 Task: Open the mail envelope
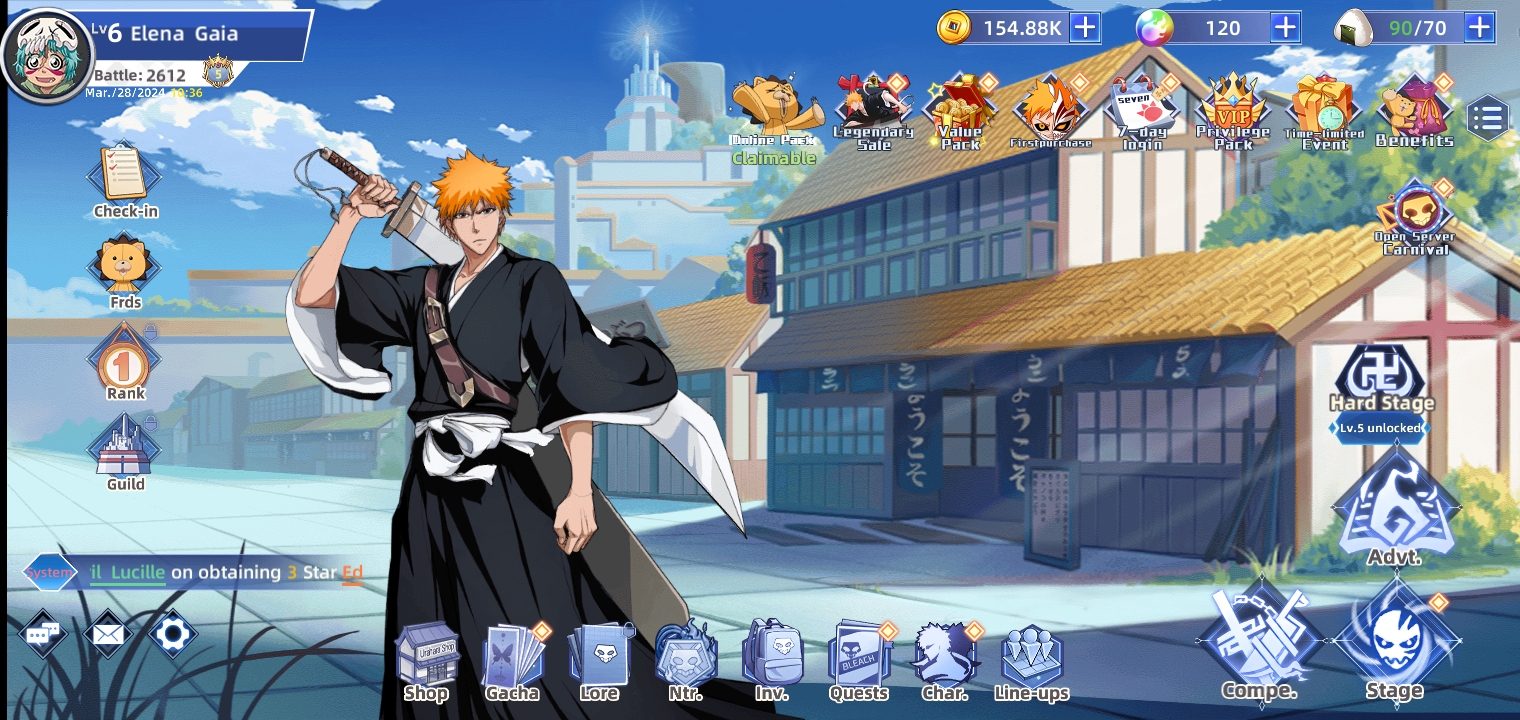pos(108,634)
